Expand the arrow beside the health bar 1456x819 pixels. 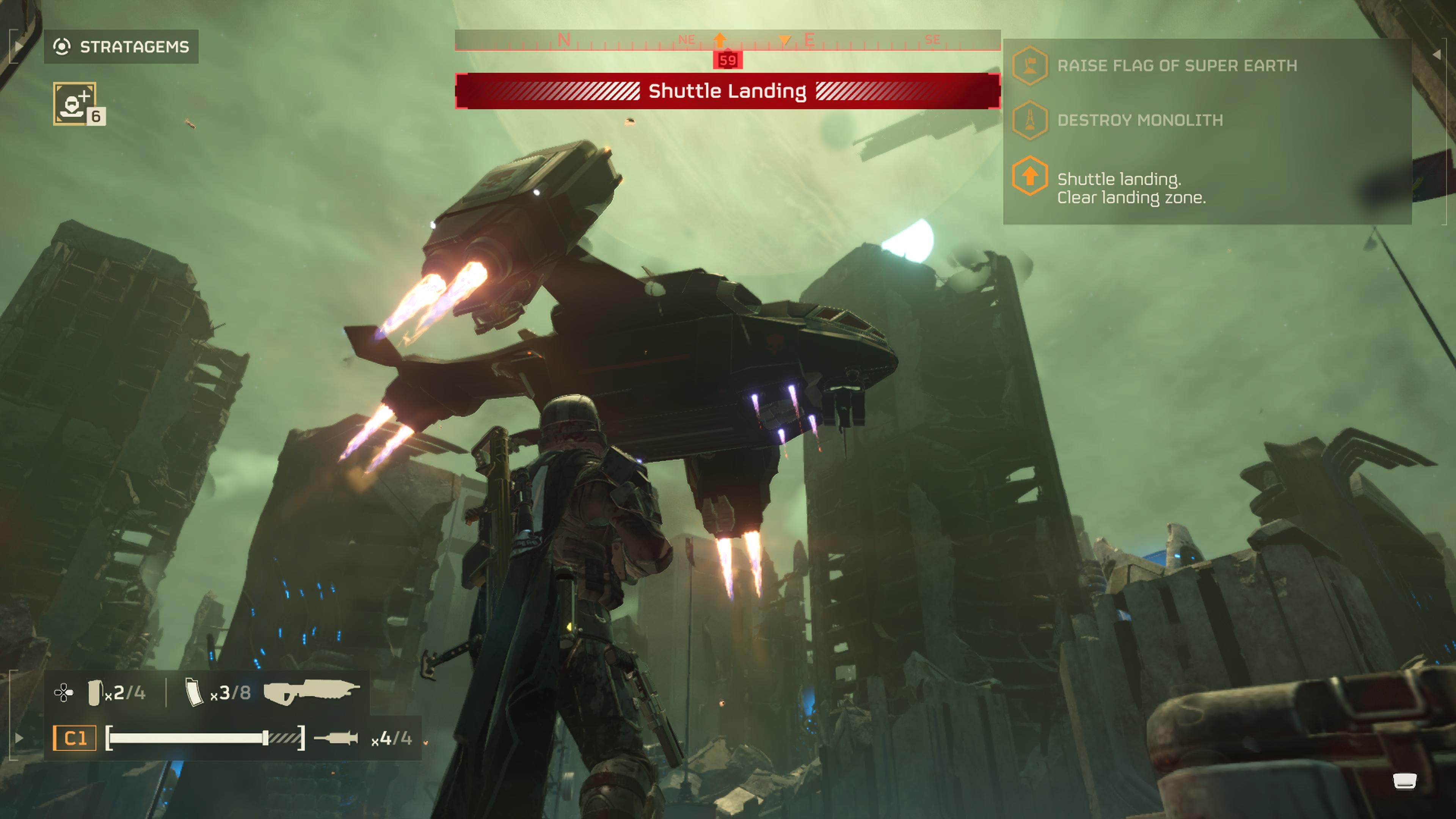[18, 737]
